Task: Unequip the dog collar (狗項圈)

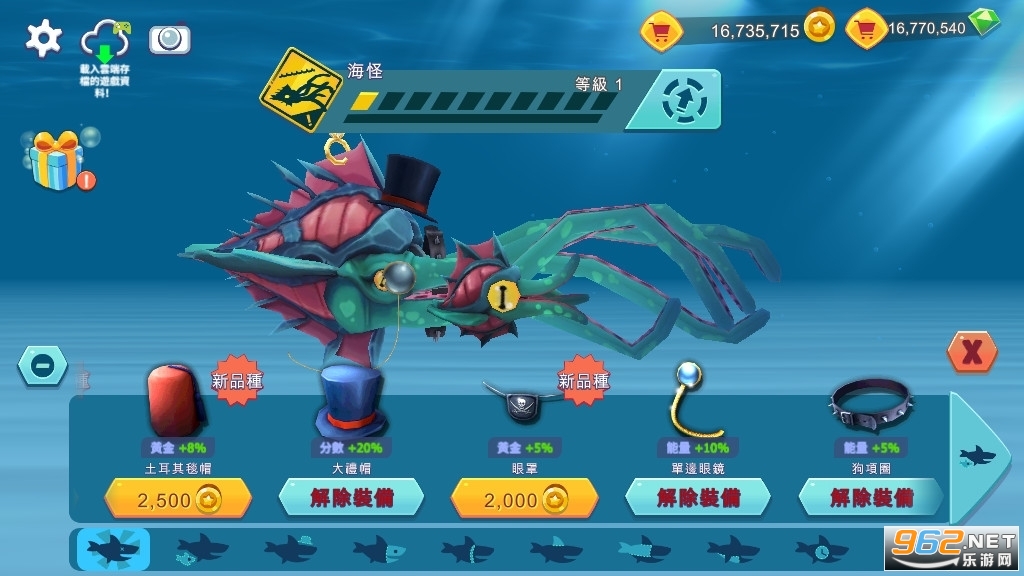Action: [871, 497]
